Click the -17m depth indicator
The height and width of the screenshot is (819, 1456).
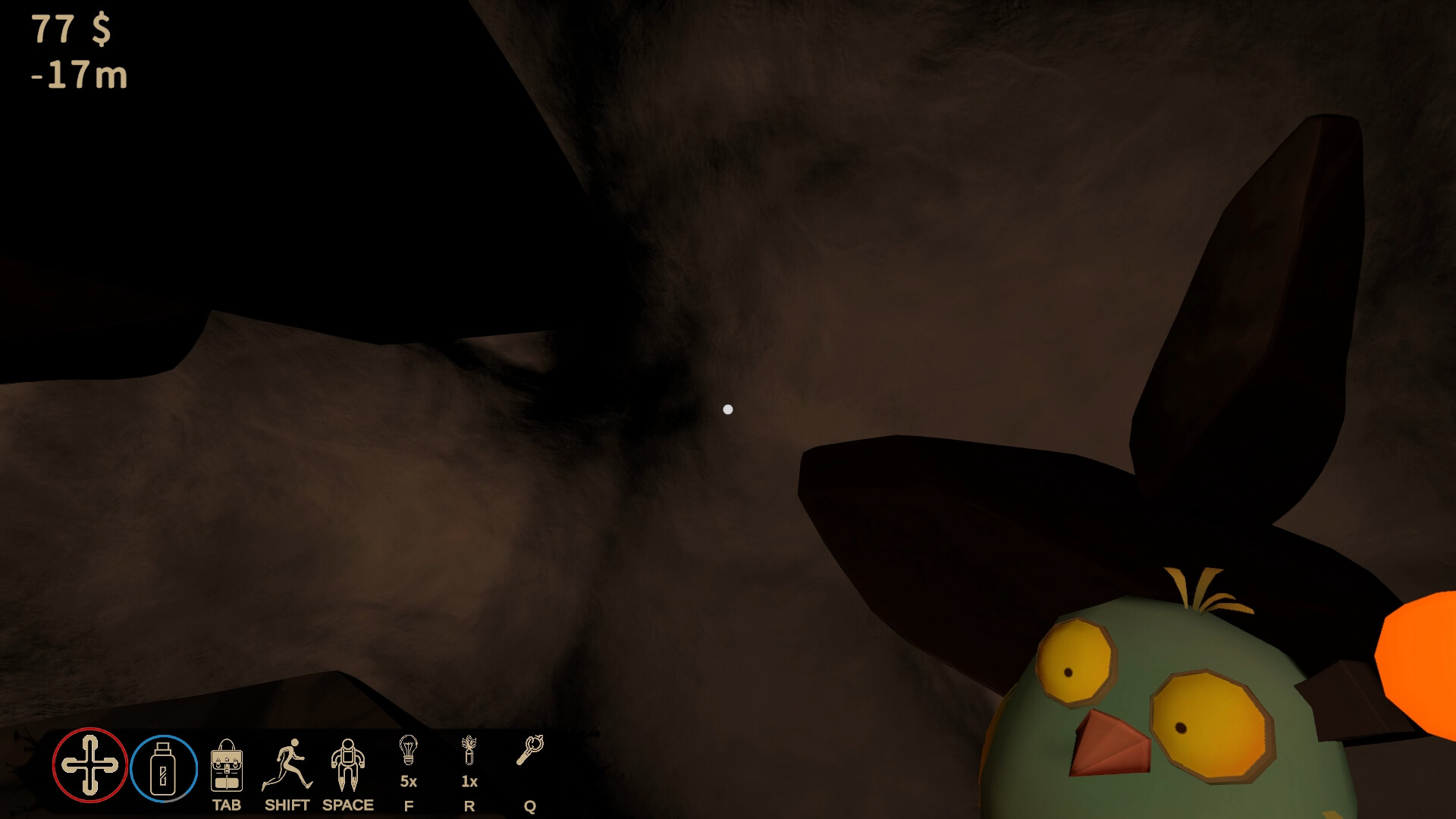click(x=78, y=76)
